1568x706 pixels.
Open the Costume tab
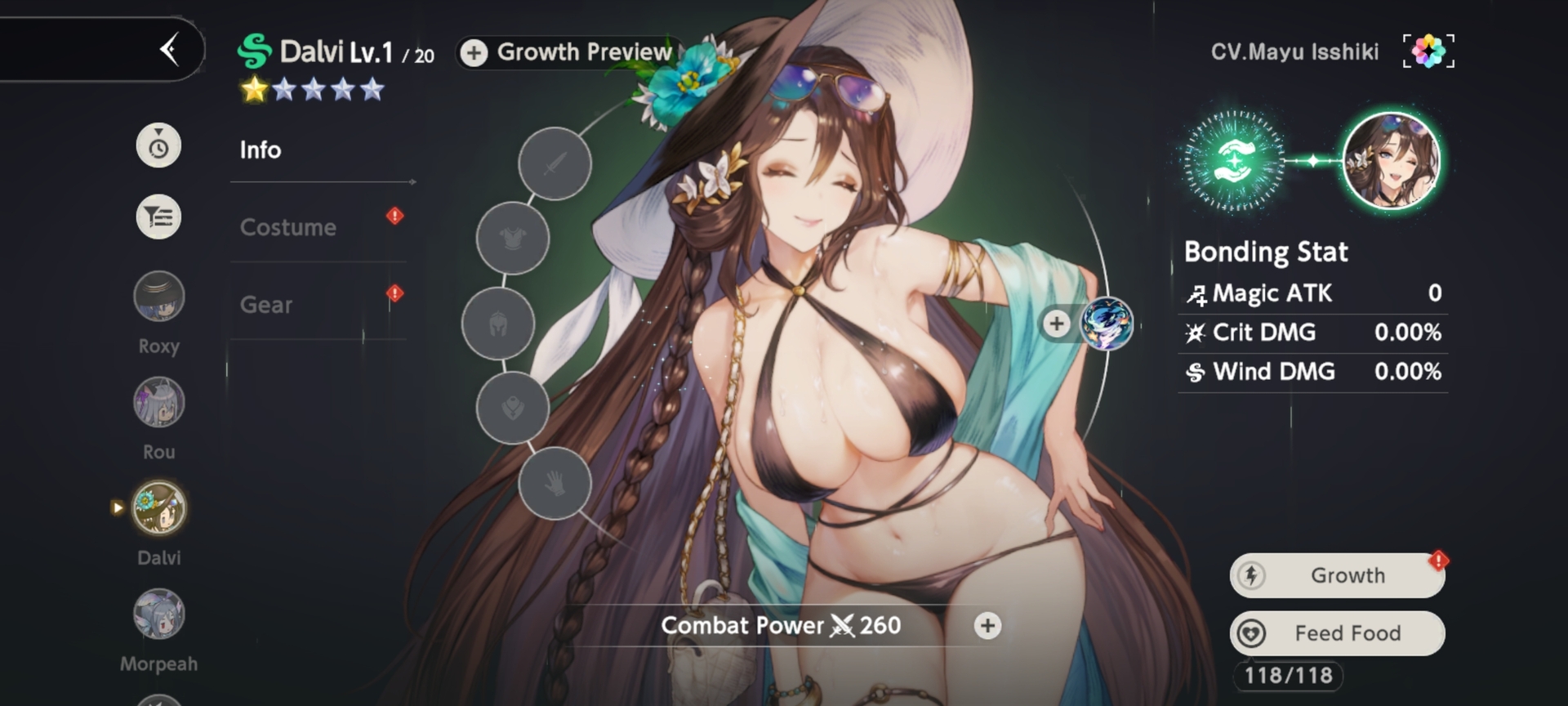coord(288,227)
